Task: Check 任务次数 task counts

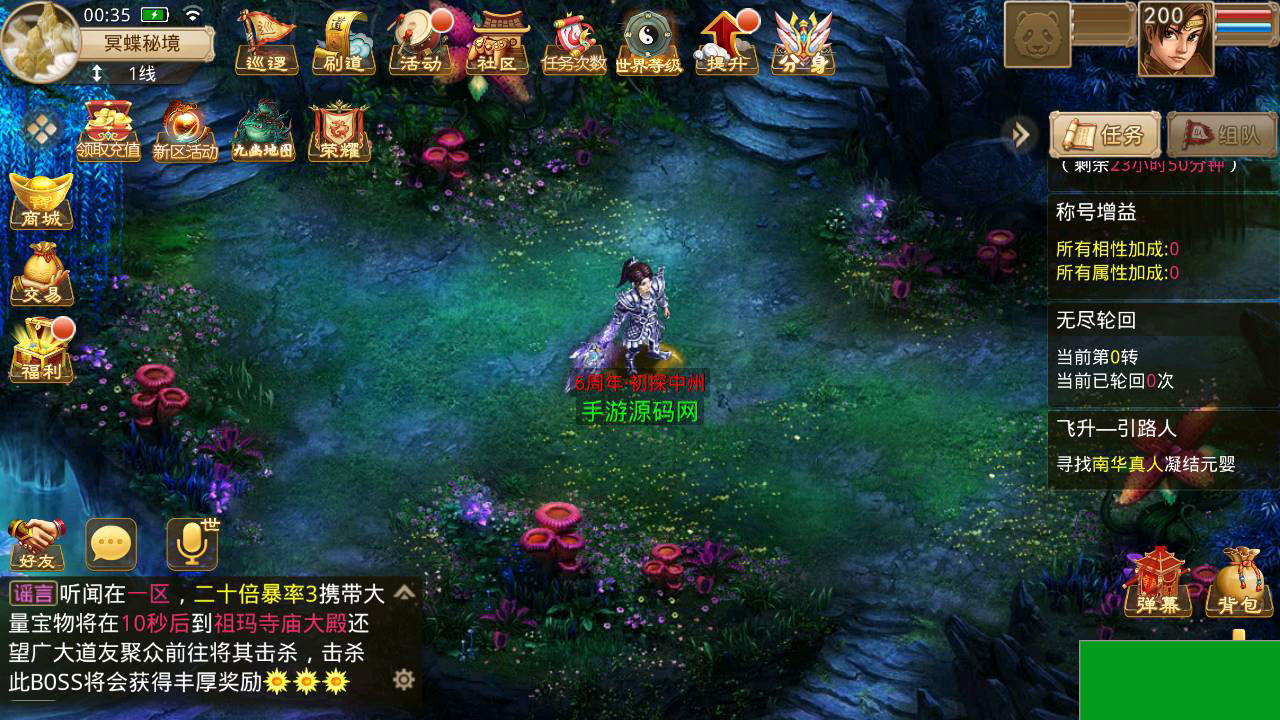Action: pyautogui.click(x=574, y=44)
